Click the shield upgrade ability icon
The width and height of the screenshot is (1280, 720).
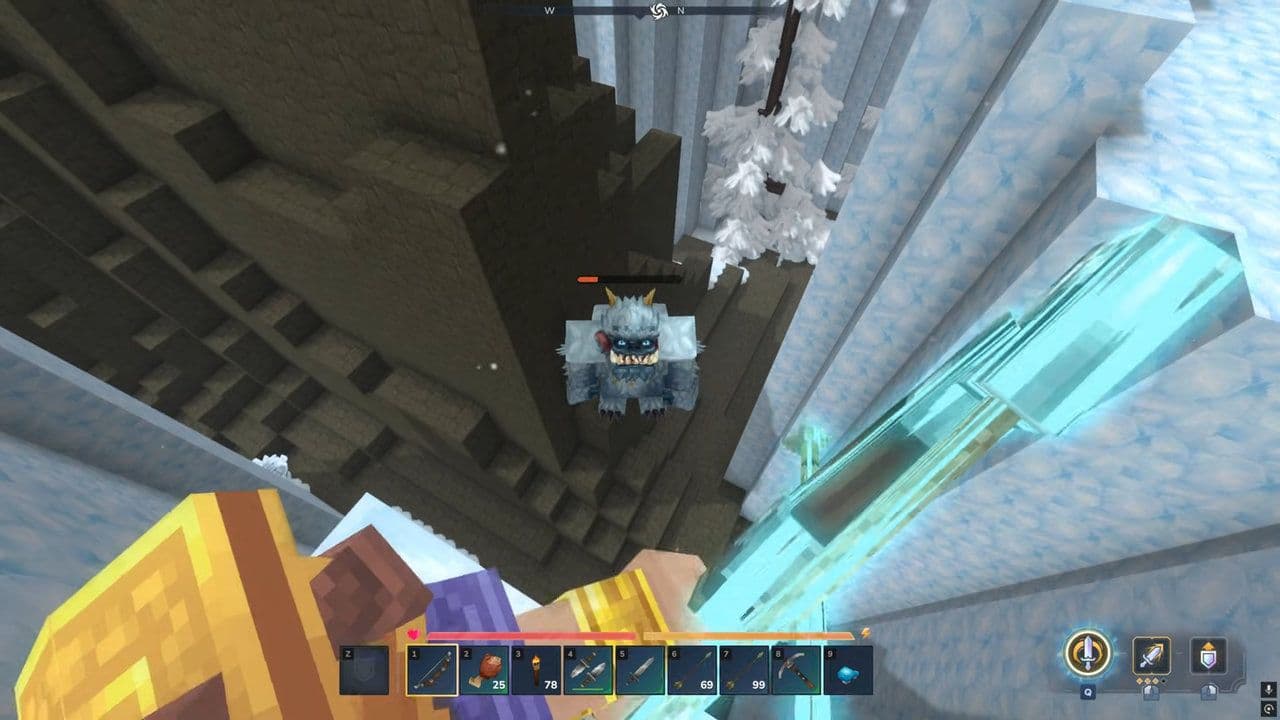[1208, 655]
